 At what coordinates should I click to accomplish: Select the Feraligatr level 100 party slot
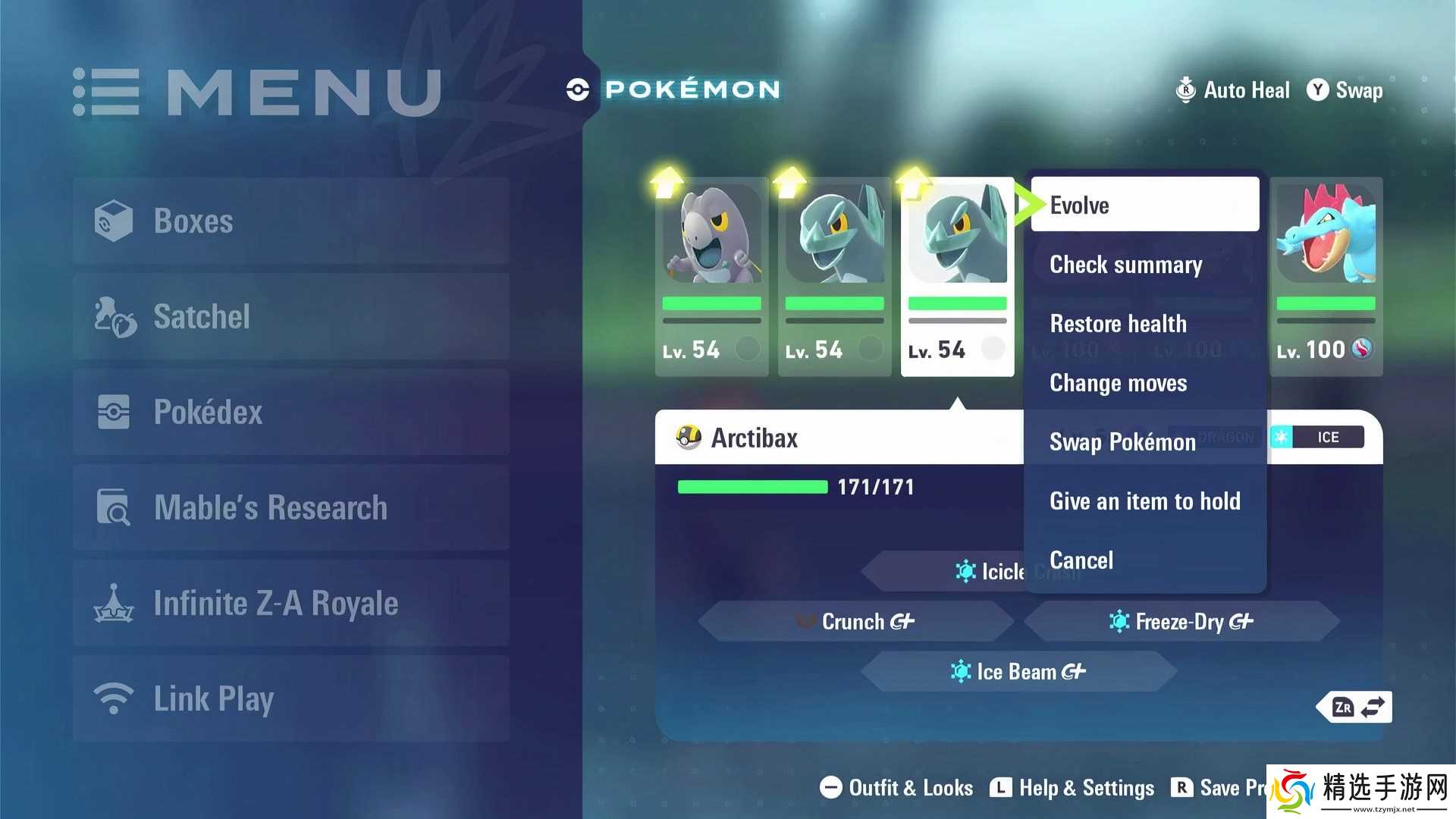point(1326,277)
